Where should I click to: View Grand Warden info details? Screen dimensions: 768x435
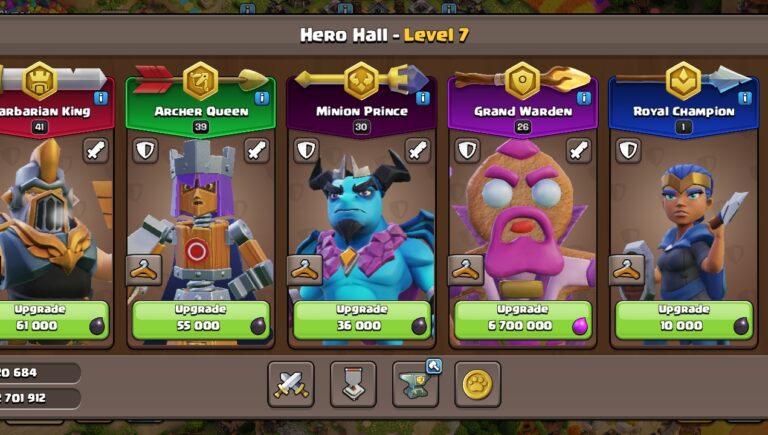(584, 98)
